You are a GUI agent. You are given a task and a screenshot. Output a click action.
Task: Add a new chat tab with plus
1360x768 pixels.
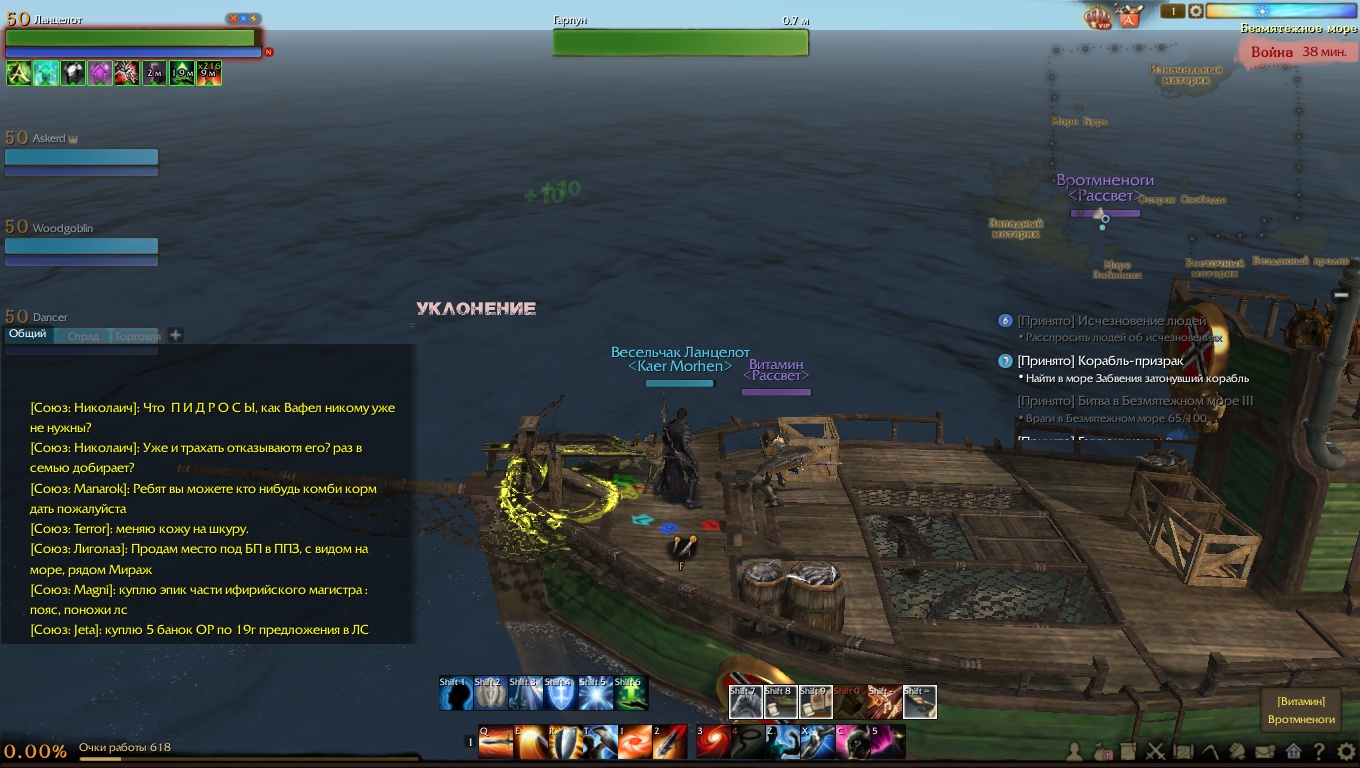pyautogui.click(x=175, y=335)
